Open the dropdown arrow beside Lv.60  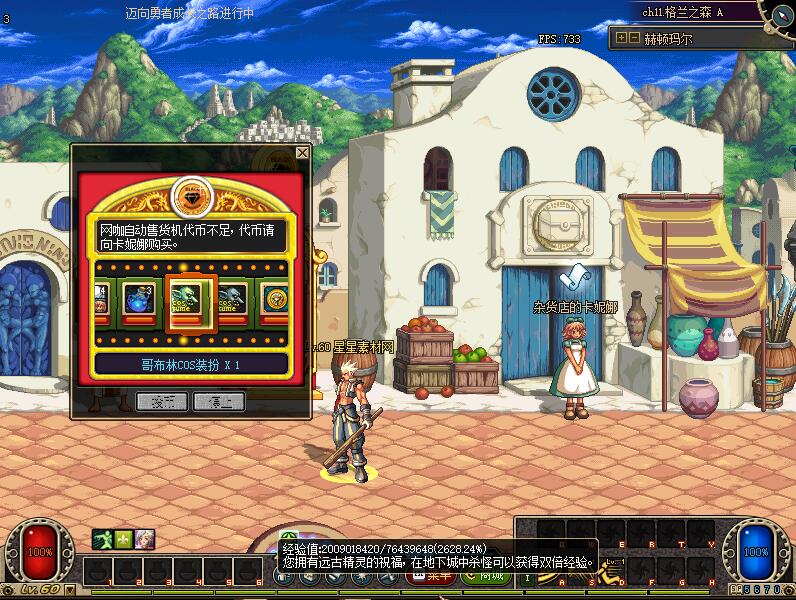(x=70, y=592)
